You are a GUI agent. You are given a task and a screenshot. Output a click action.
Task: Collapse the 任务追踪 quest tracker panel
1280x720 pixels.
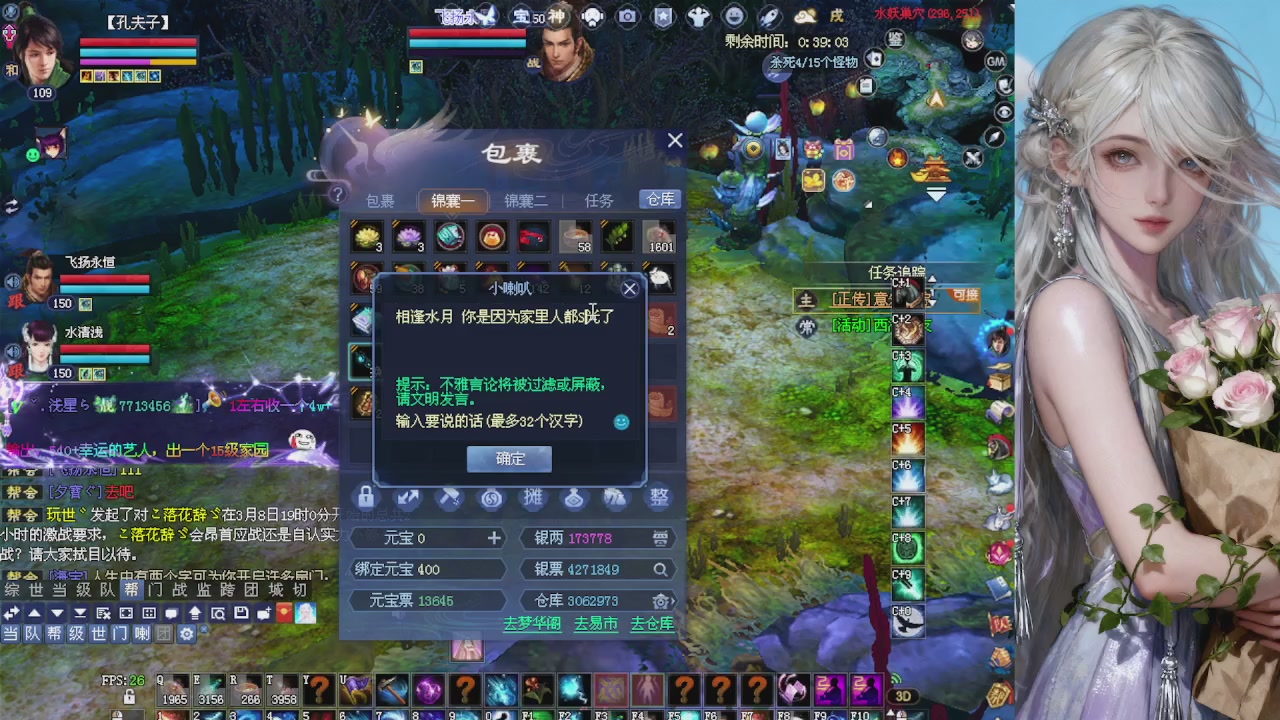(932, 279)
